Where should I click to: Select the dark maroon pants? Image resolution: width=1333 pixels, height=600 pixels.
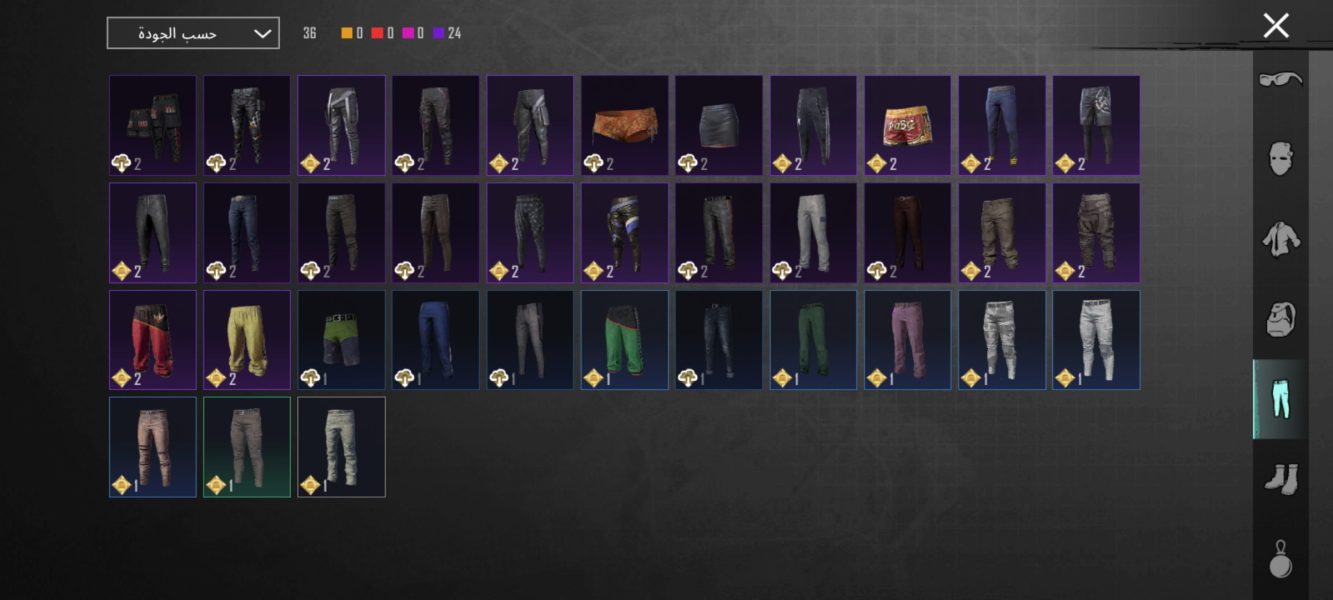tap(907, 232)
